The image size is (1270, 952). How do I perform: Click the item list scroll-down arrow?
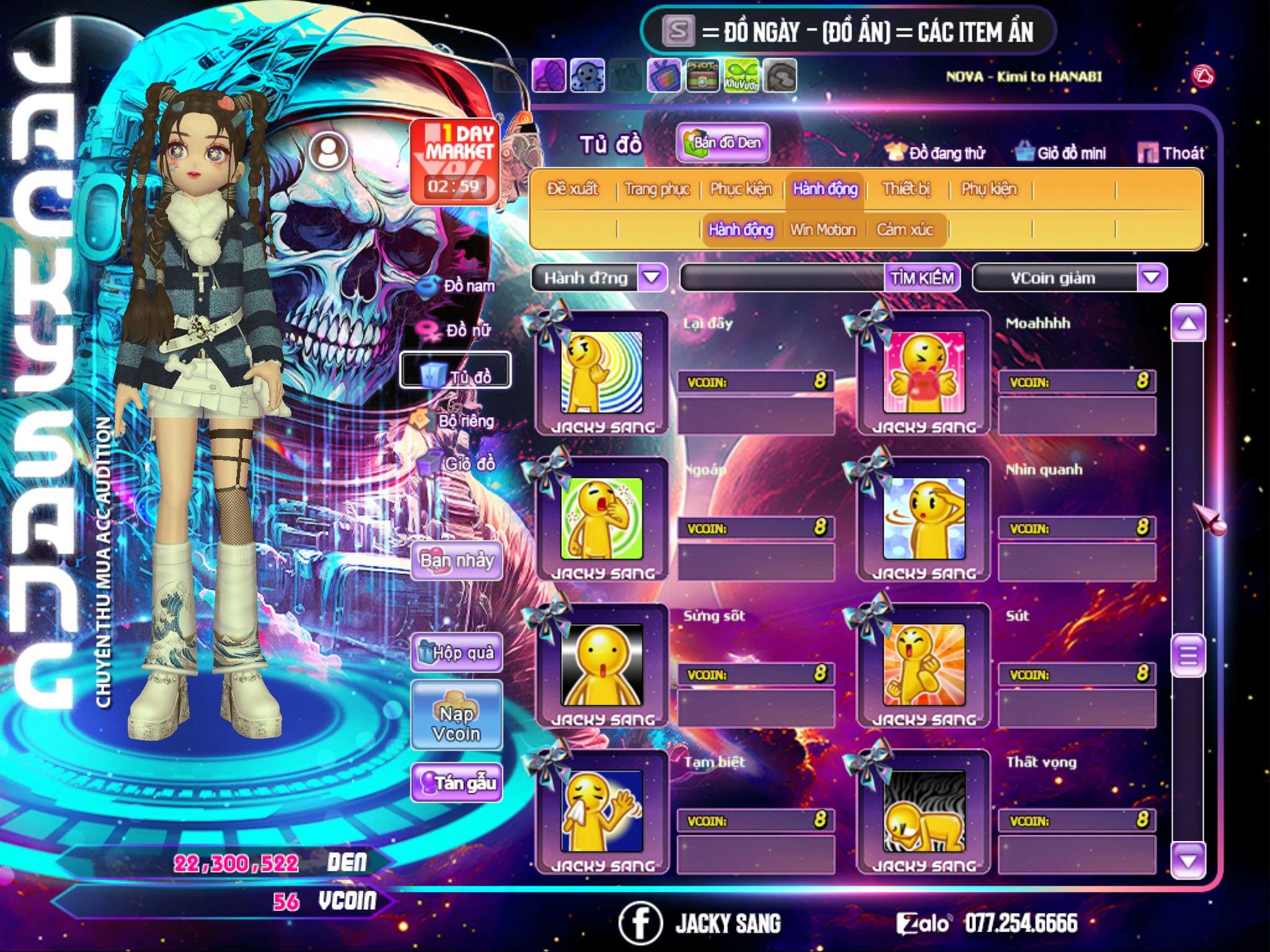tap(1188, 861)
